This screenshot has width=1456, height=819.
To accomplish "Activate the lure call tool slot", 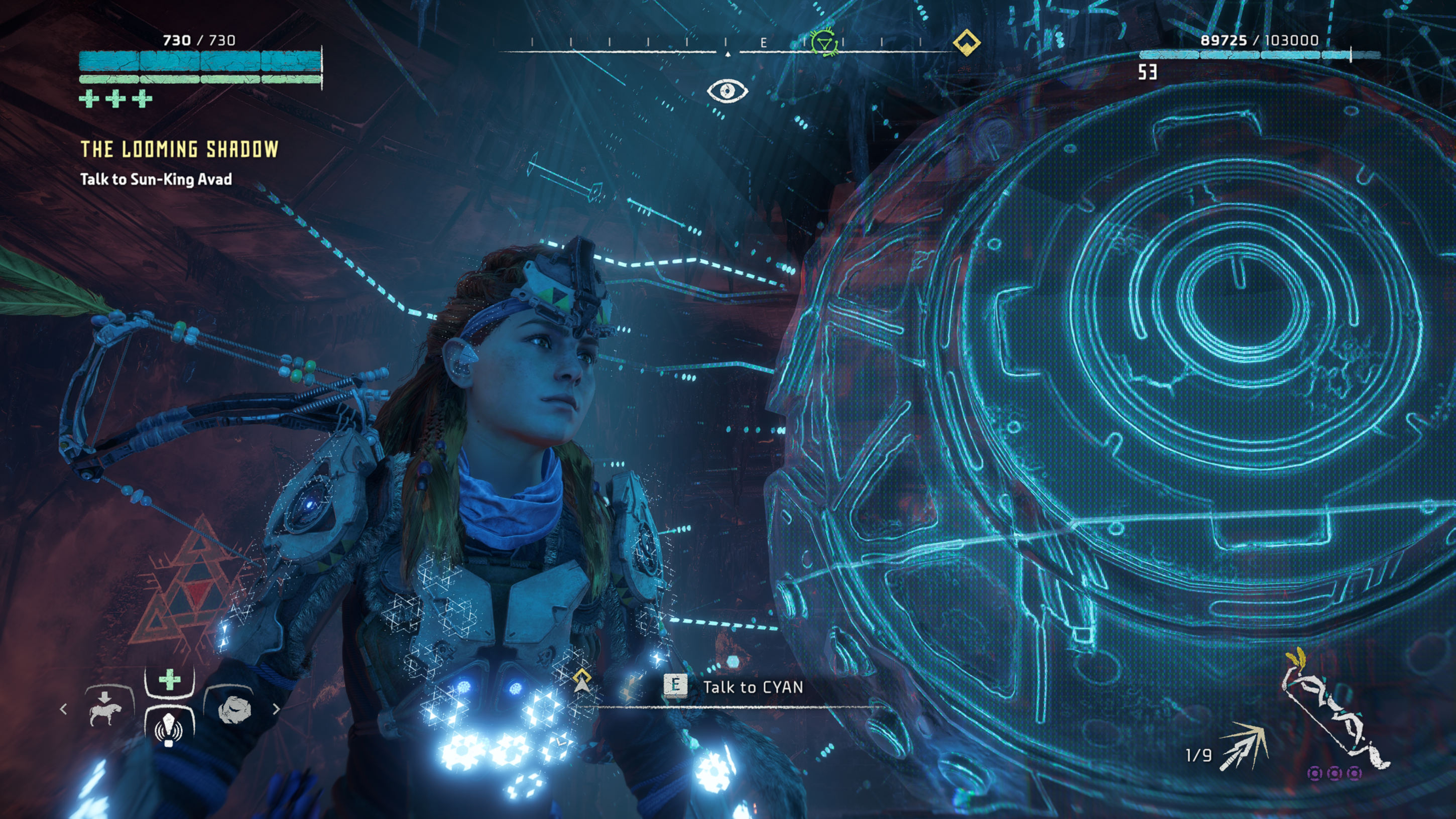I will pyautogui.click(x=169, y=728).
